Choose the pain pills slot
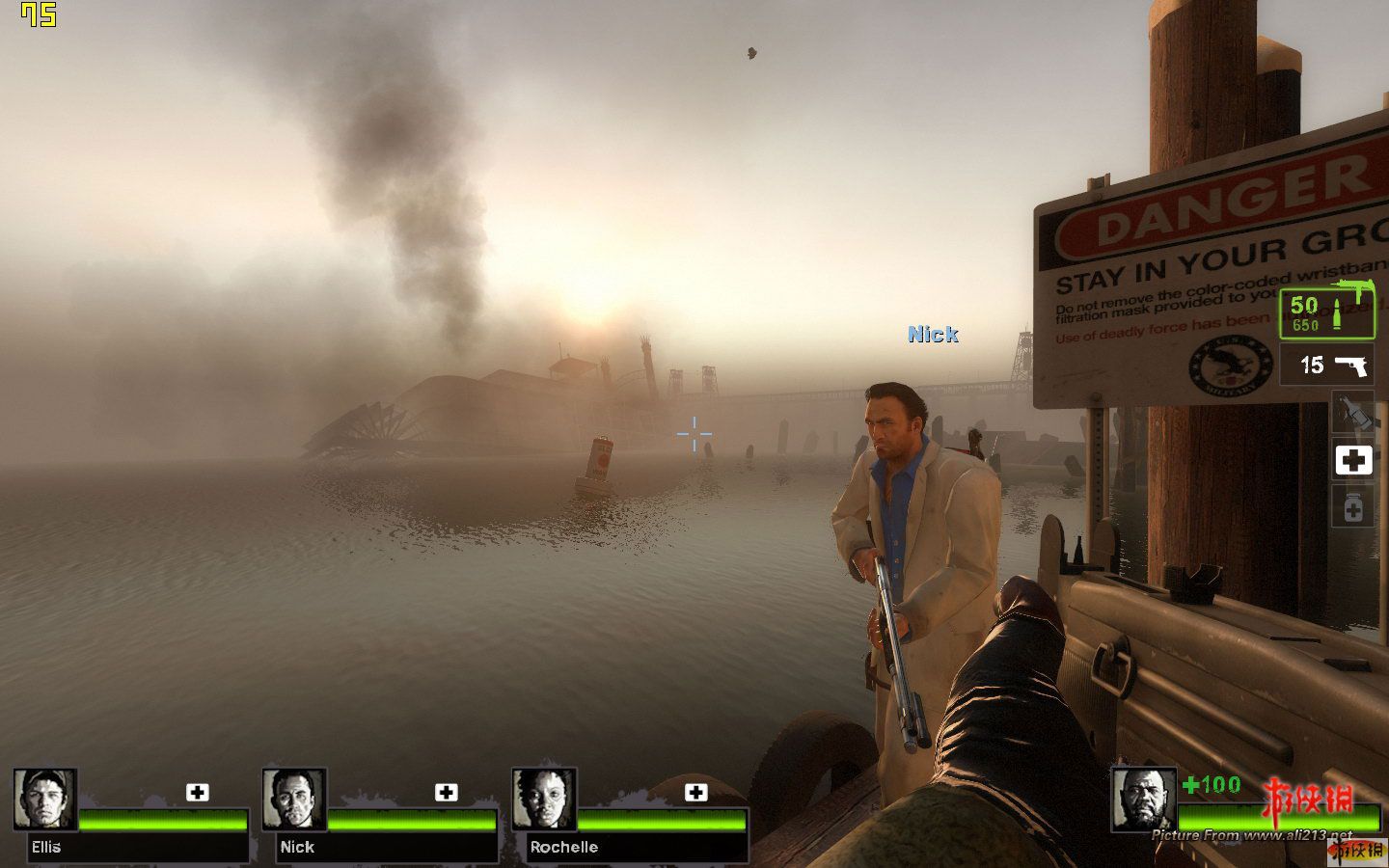1389x868 pixels. coord(1352,506)
